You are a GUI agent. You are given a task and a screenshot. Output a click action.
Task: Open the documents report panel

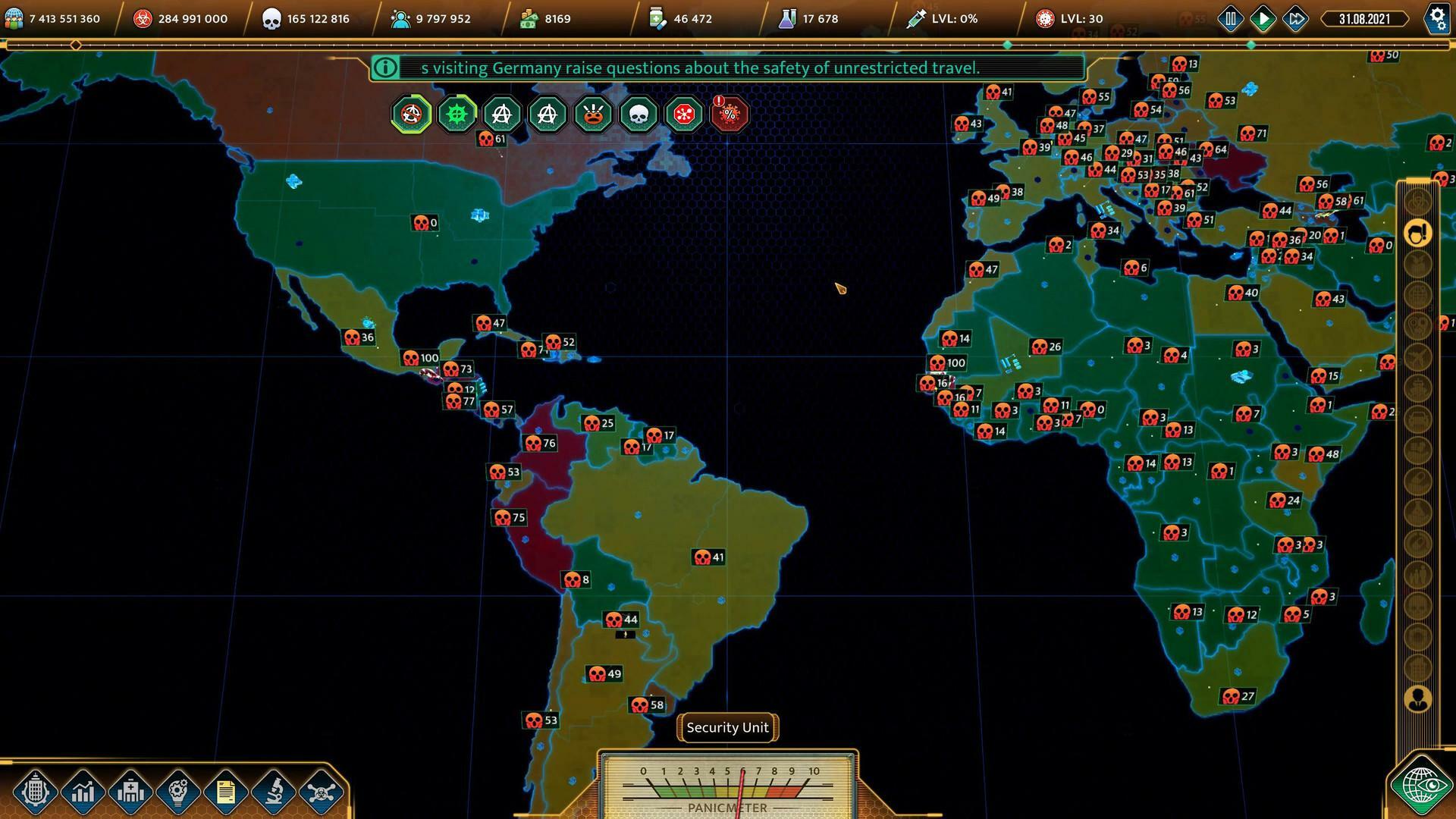224,791
